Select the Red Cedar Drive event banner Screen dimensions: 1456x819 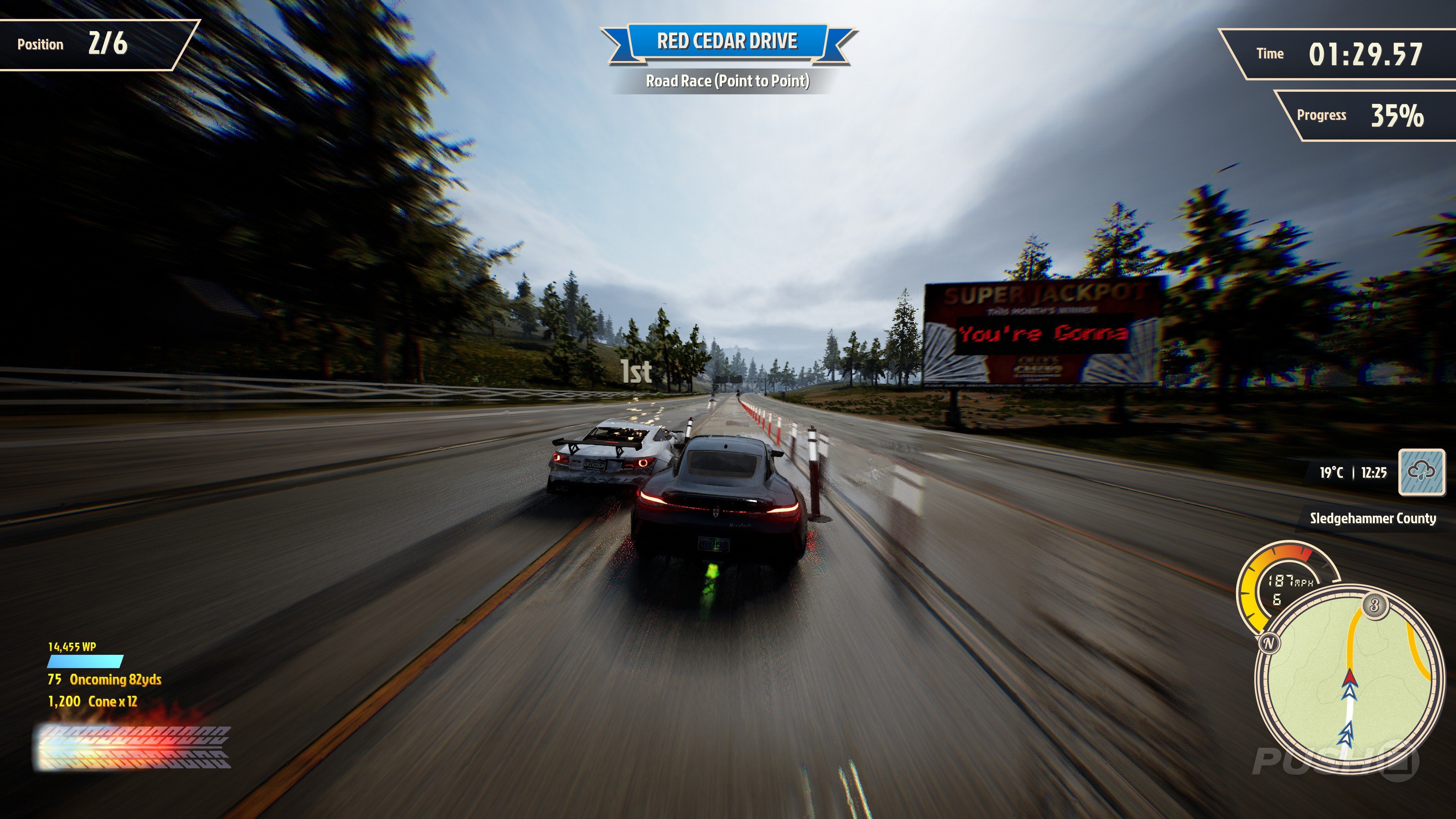pos(728,41)
